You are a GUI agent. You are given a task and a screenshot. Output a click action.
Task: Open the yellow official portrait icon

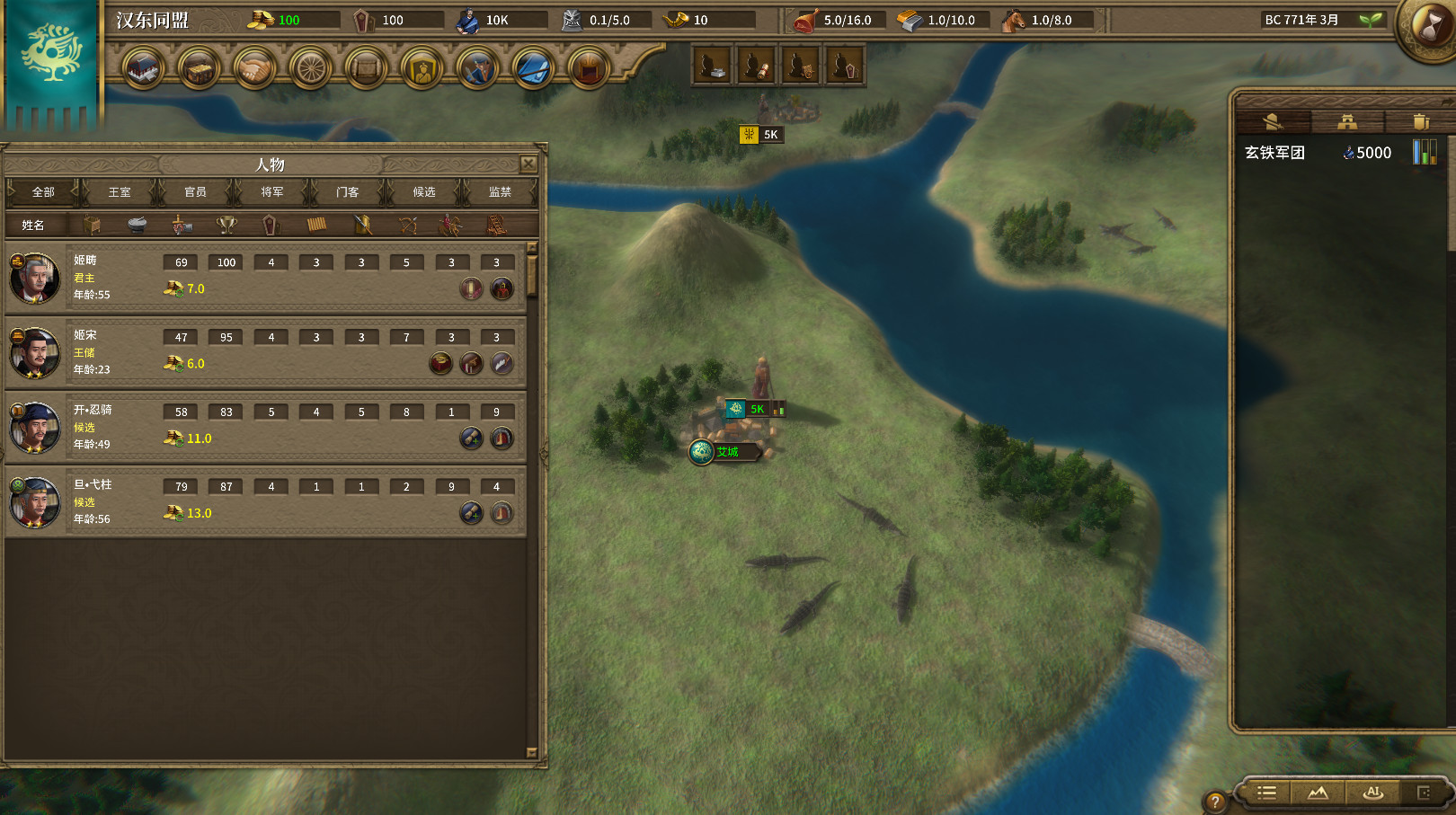click(422, 69)
